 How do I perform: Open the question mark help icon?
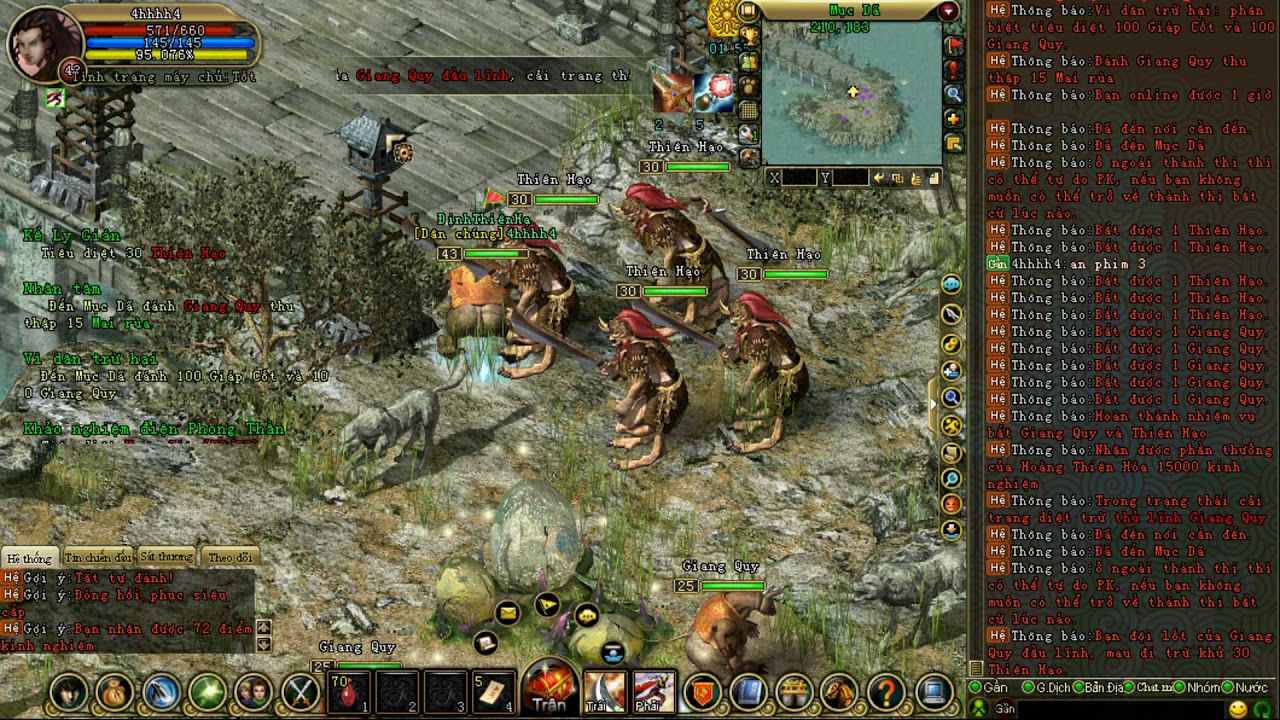(x=886, y=692)
